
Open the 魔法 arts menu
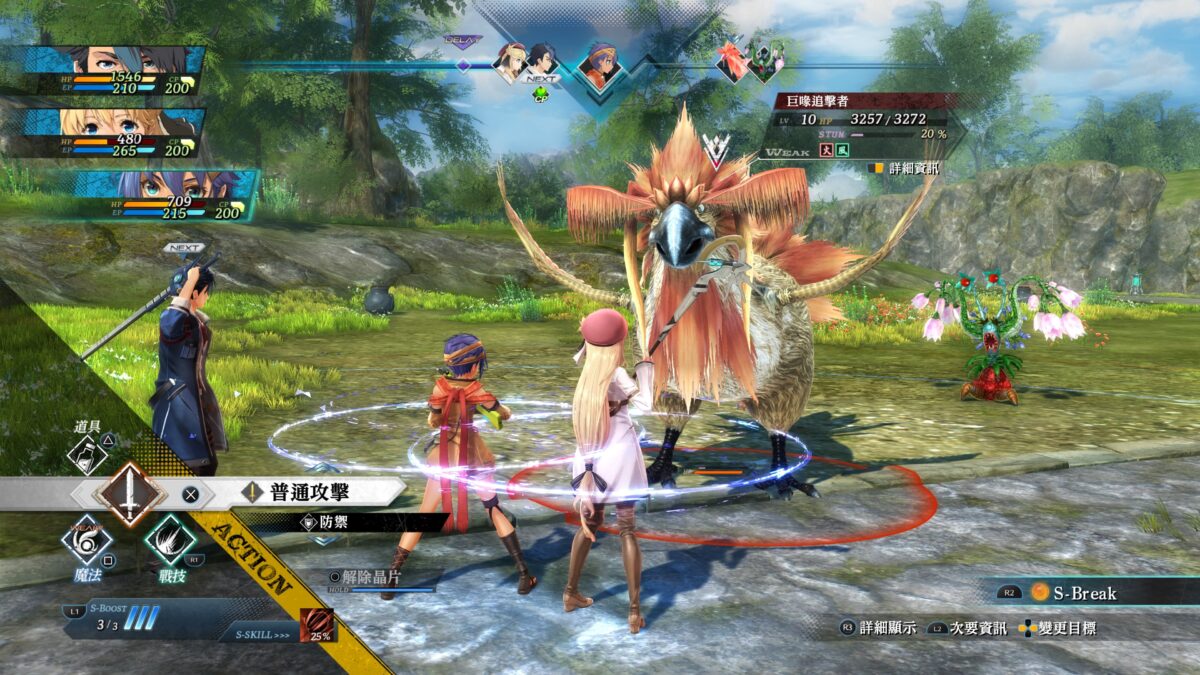click(87, 542)
